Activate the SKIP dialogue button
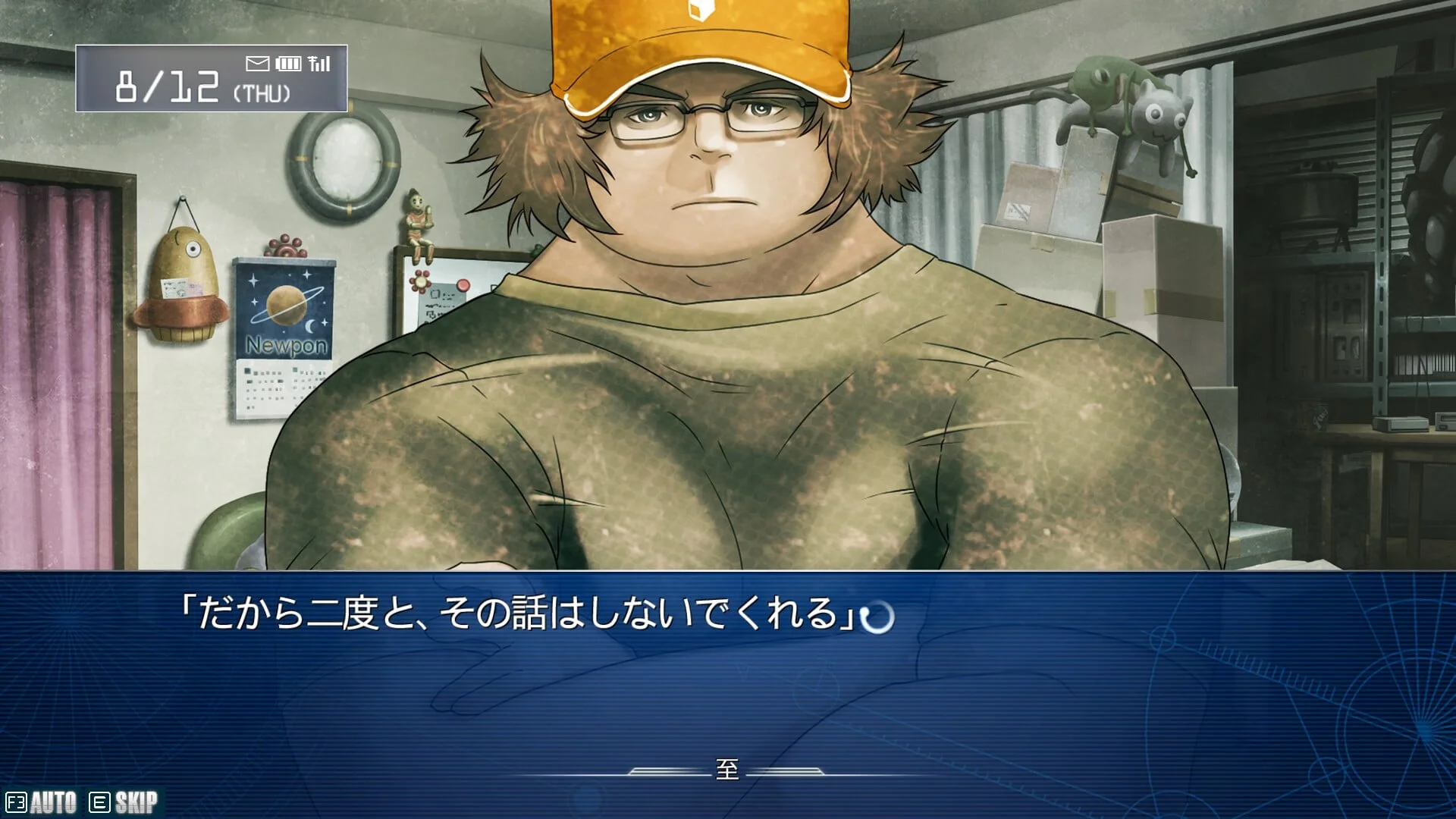The height and width of the screenshot is (819, 1456). 124,802
